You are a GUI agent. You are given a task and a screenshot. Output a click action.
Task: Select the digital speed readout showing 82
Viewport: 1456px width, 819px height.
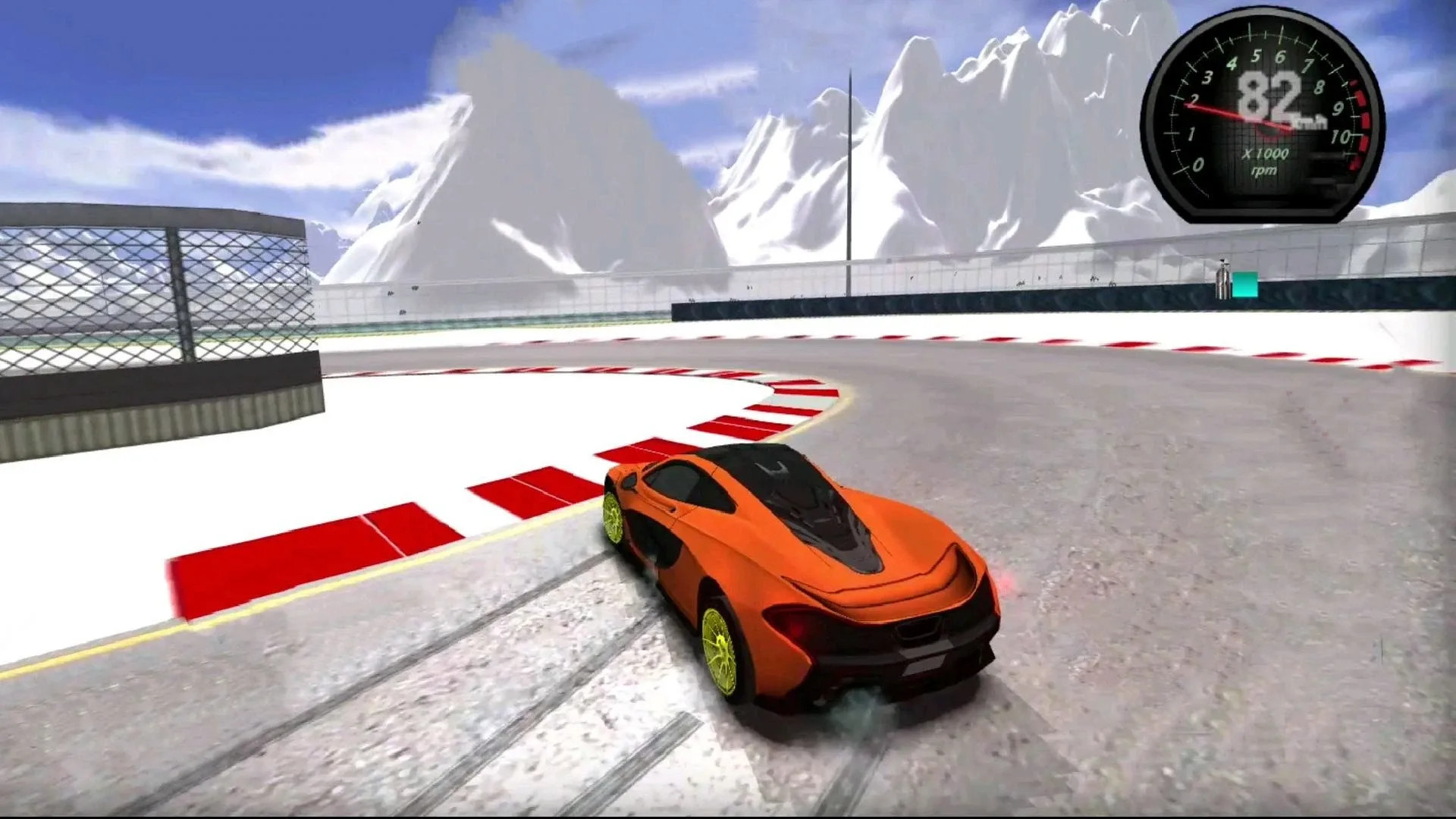pyautogui.click(x=1268, y=95)
